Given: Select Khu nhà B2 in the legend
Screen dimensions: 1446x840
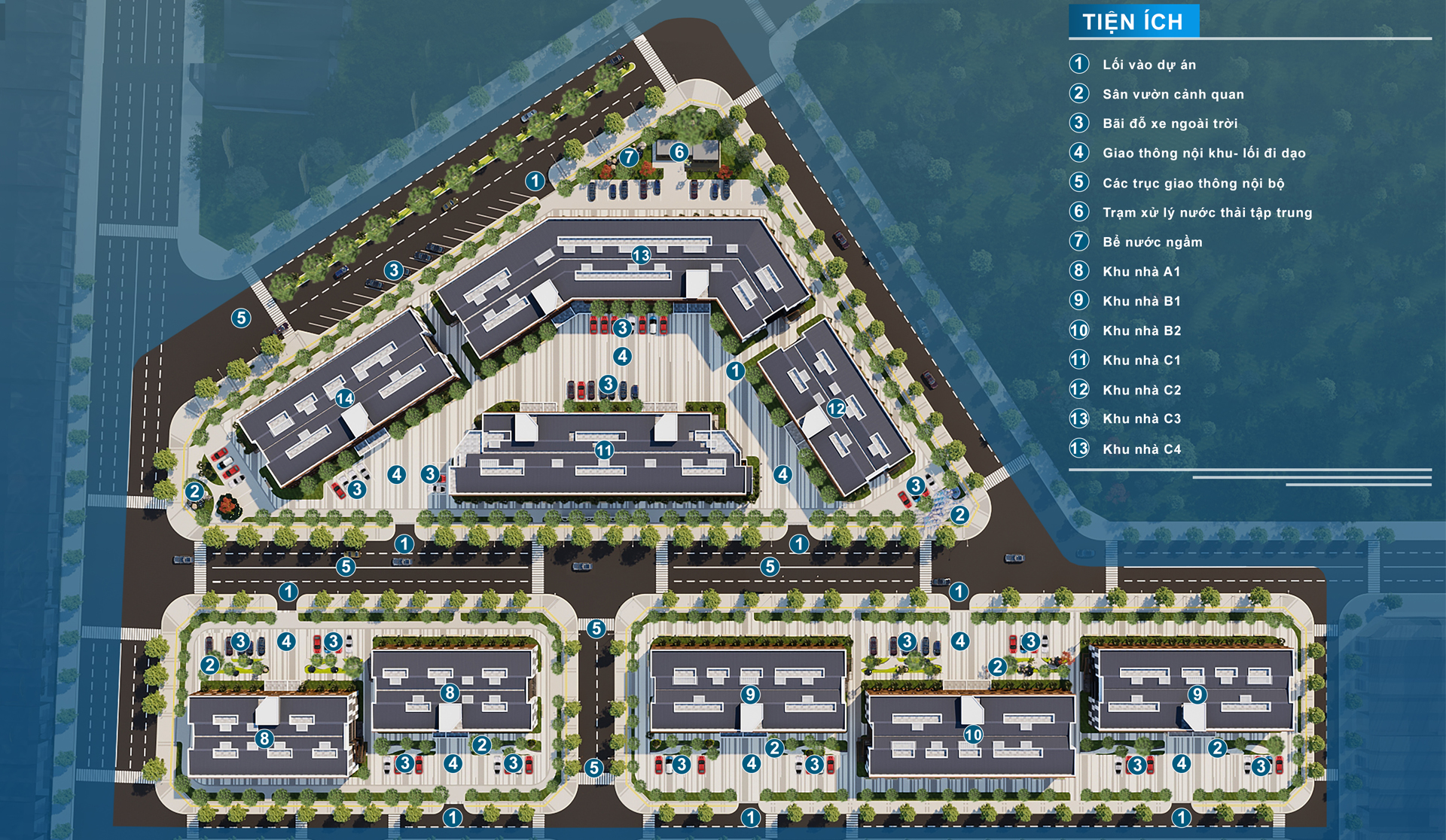Looking at the screenshot, I should (1141, 330).
